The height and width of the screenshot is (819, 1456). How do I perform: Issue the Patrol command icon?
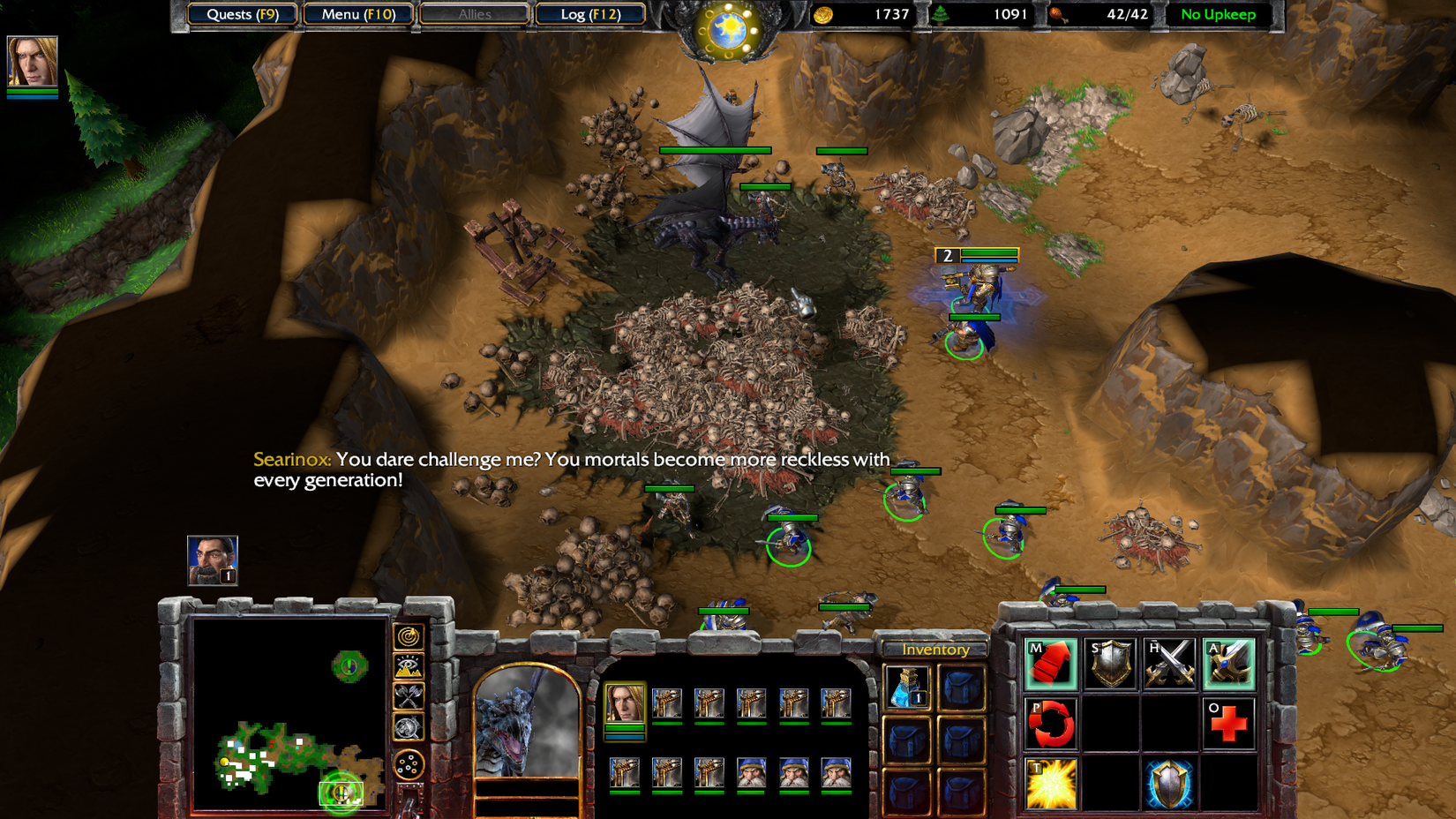pyautogui.click(x=1050, y=722)
